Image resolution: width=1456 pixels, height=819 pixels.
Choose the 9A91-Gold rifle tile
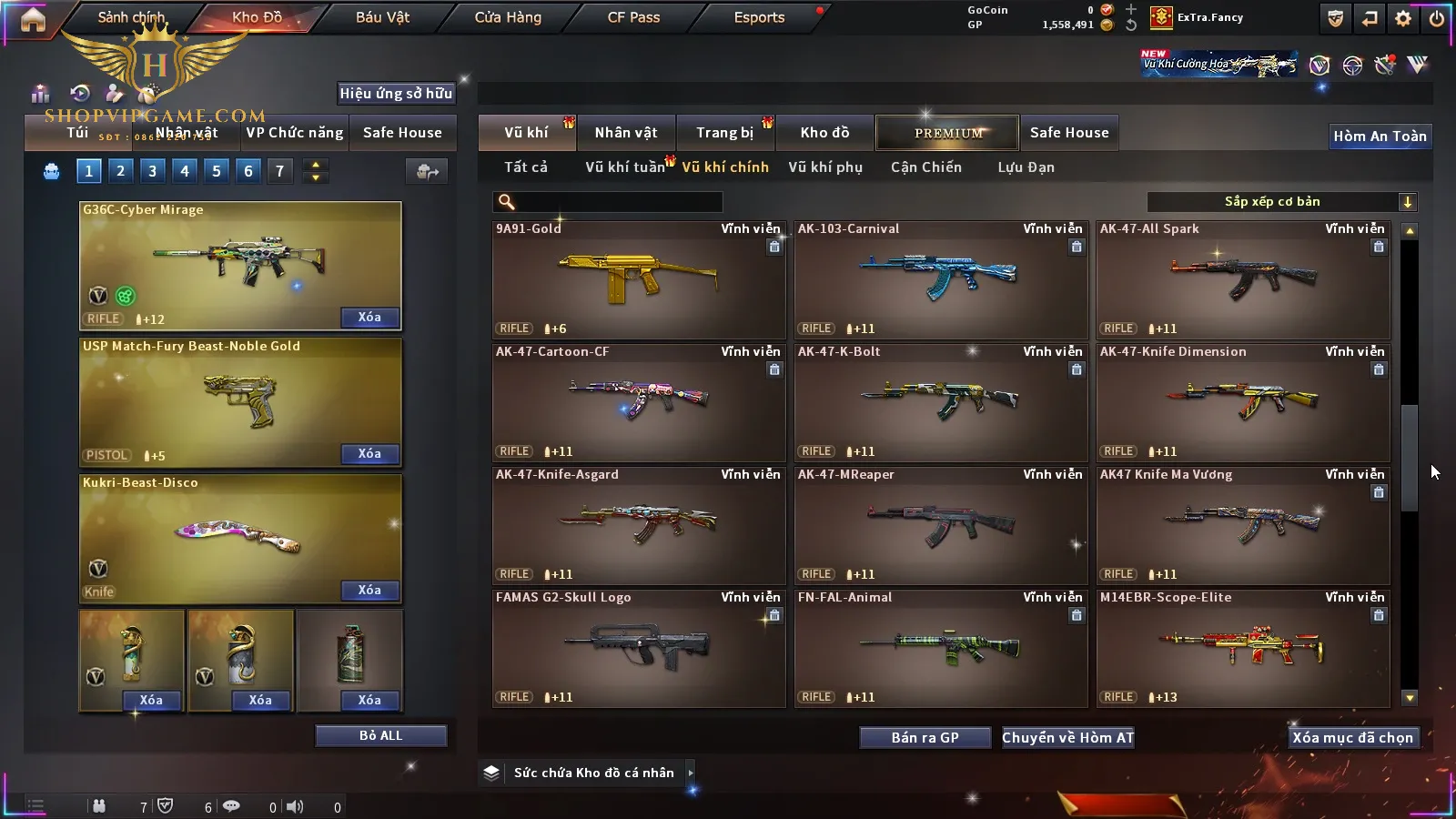point(638,279)
